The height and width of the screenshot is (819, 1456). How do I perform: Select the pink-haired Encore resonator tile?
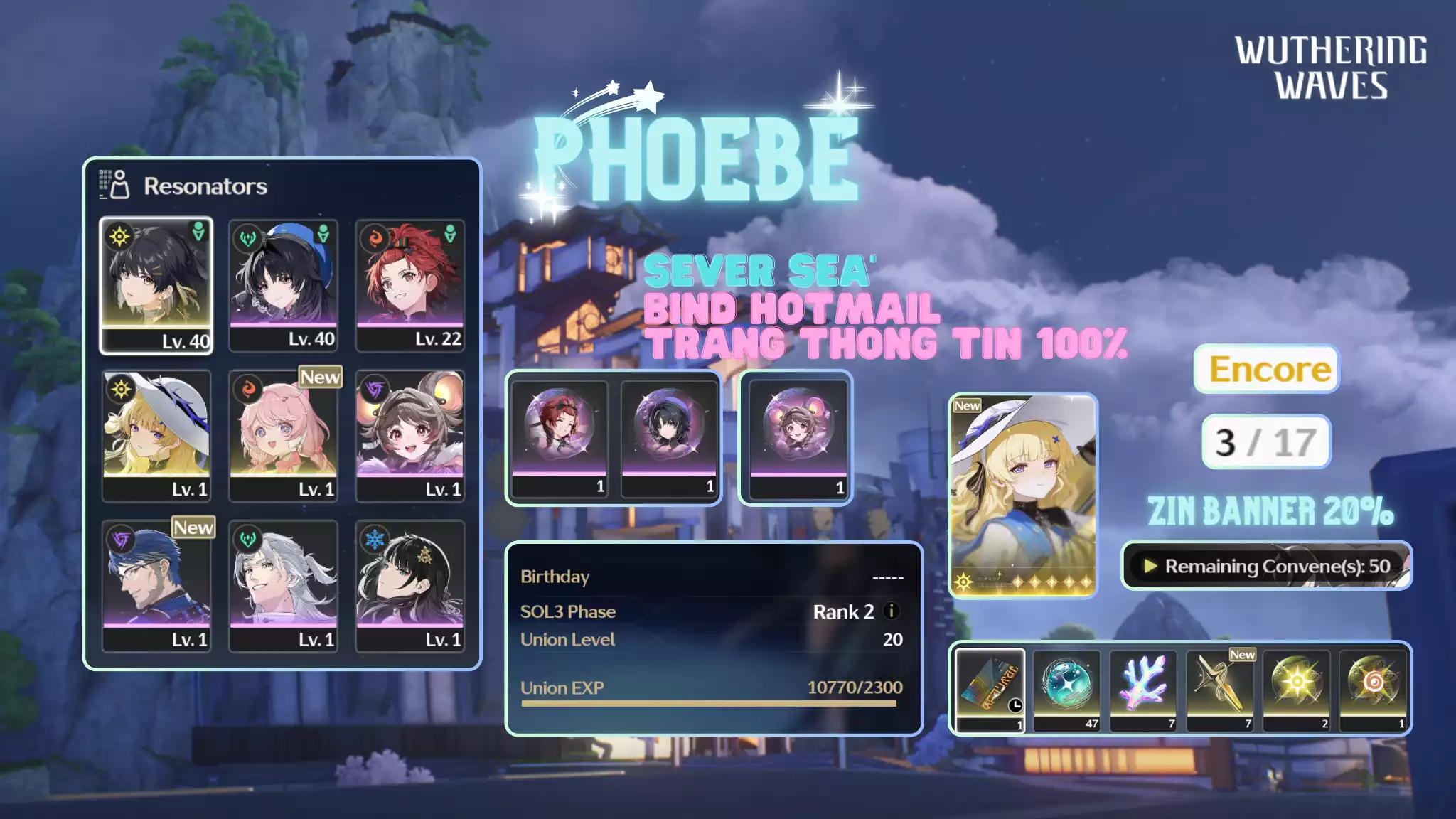pyautogui.click(x=283, y=435)
